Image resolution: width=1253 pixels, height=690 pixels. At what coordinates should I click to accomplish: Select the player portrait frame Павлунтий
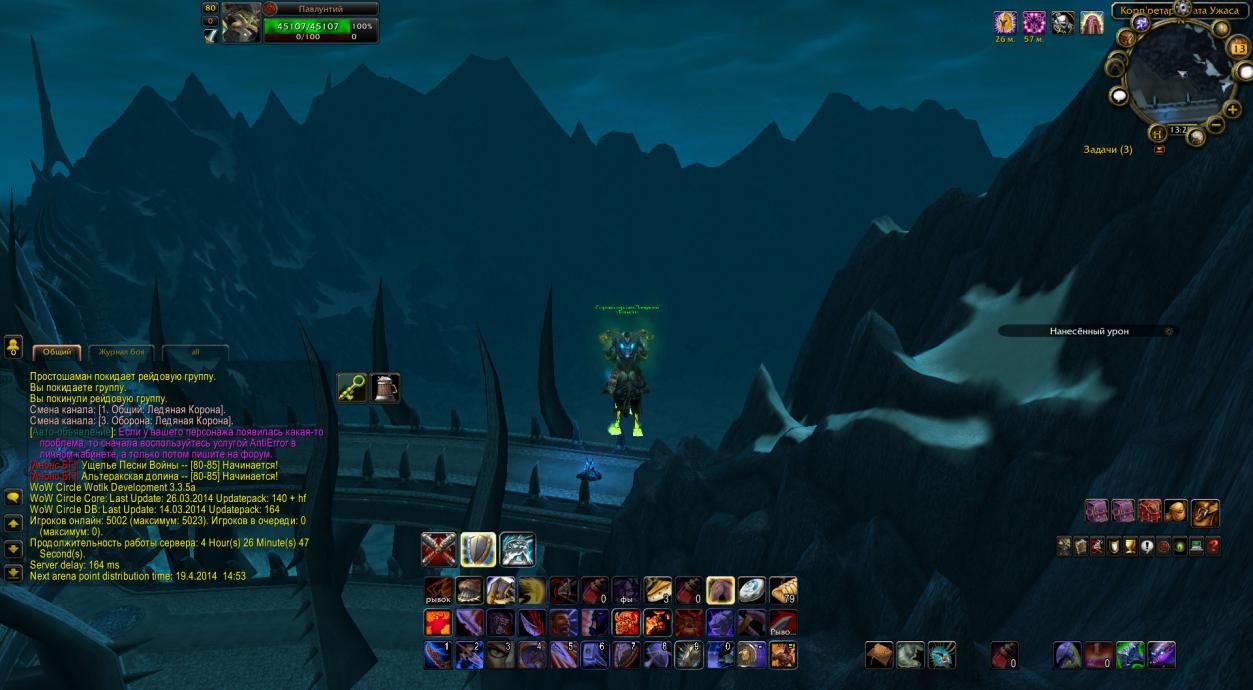point(241,23)
